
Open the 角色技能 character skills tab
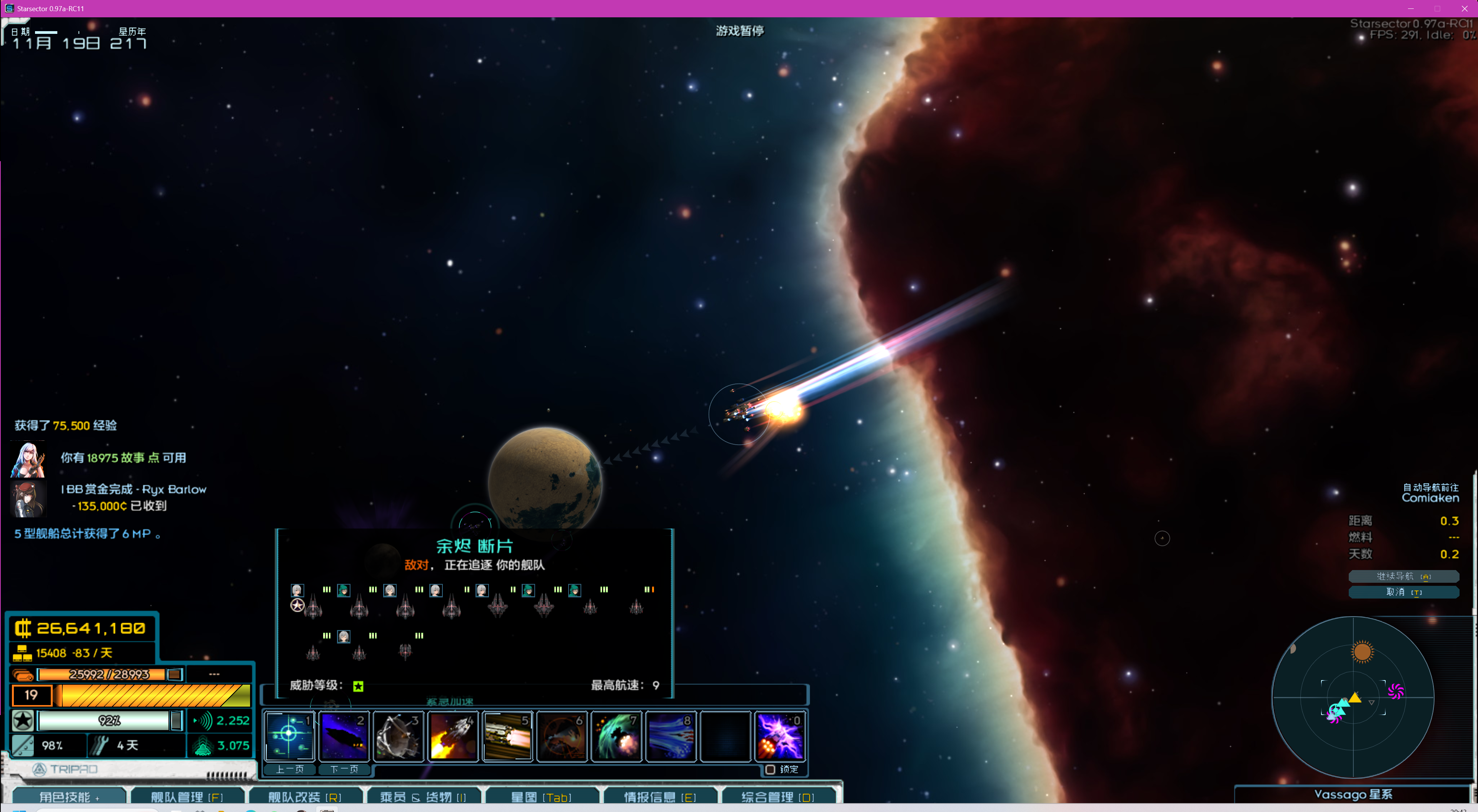pyautogui.click(x=69, y=797)
